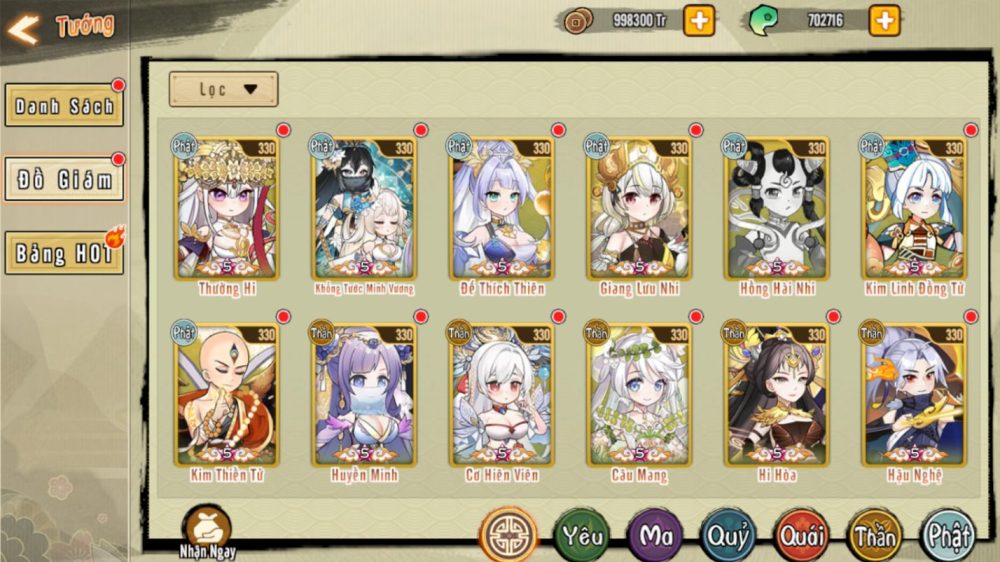Add more coins with plus button
Viewport: 1000px width, 562px height.
[x=699, y=20]
